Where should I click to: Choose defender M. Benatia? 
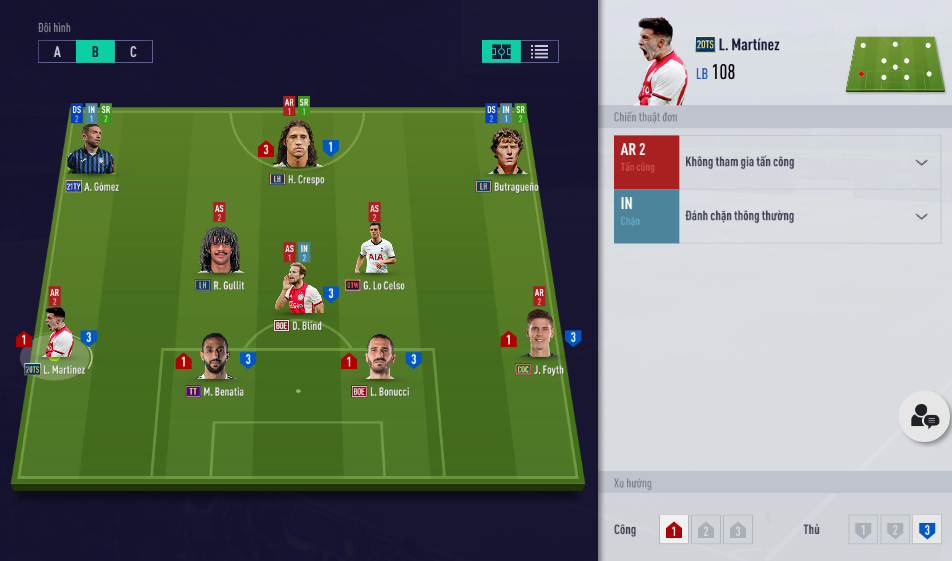pos(214,358)
